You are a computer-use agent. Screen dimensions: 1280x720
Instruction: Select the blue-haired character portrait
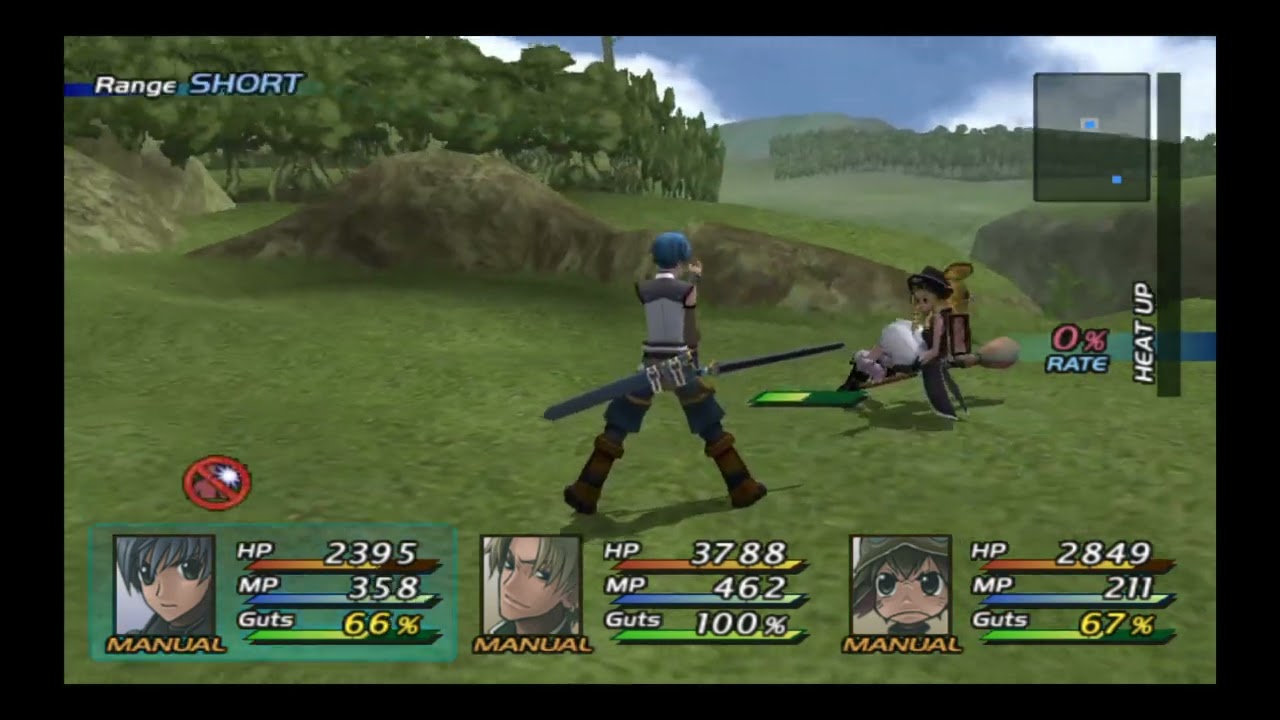tap(164, 585)
